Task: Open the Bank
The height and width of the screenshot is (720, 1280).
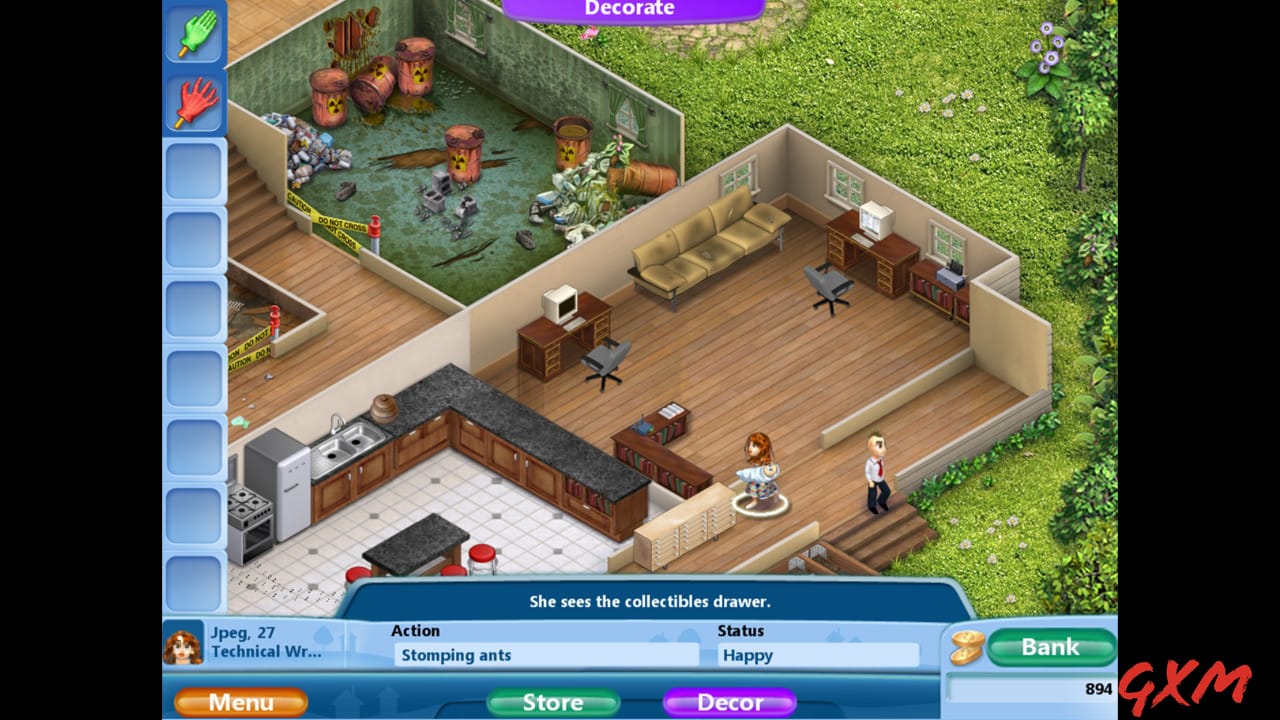Action: pyautogui.click(x=1050, y=647)
